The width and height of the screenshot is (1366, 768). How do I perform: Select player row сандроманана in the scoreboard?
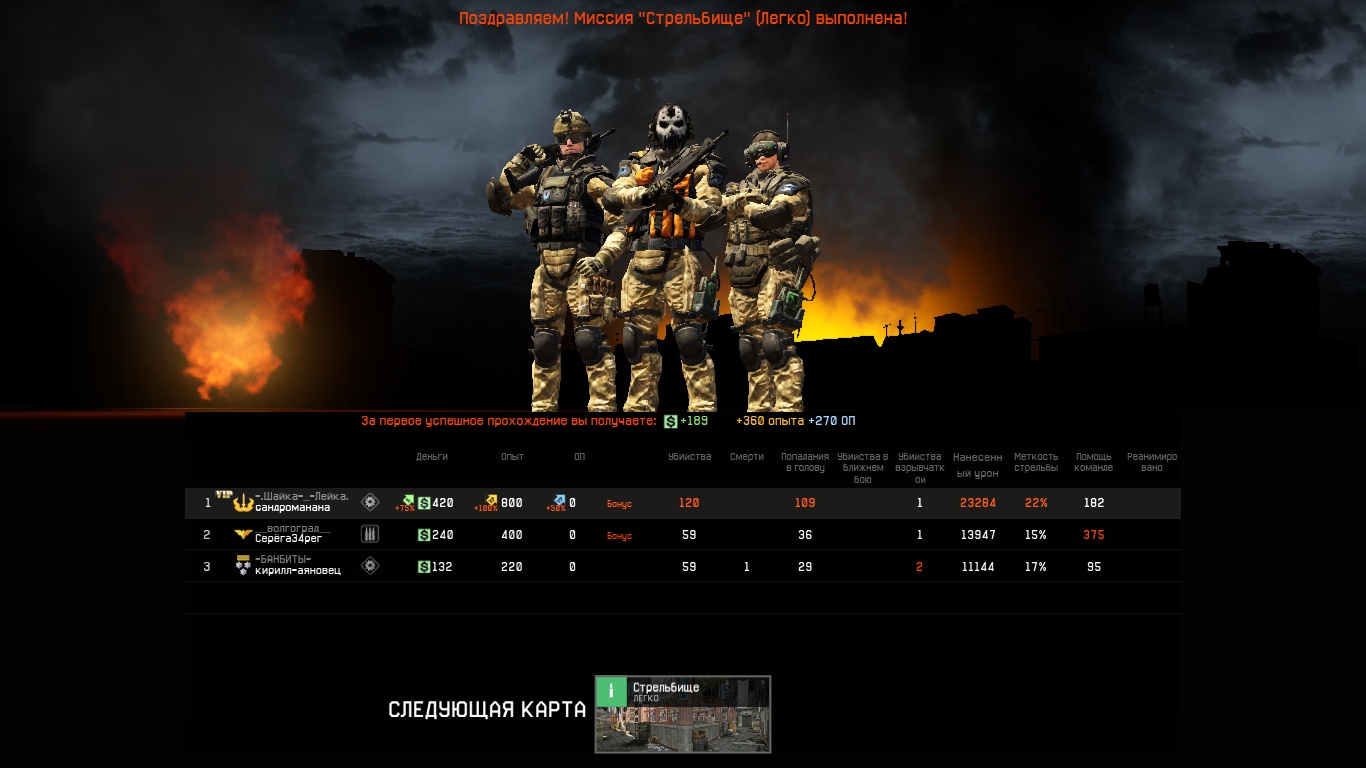[x=292, y=507]
